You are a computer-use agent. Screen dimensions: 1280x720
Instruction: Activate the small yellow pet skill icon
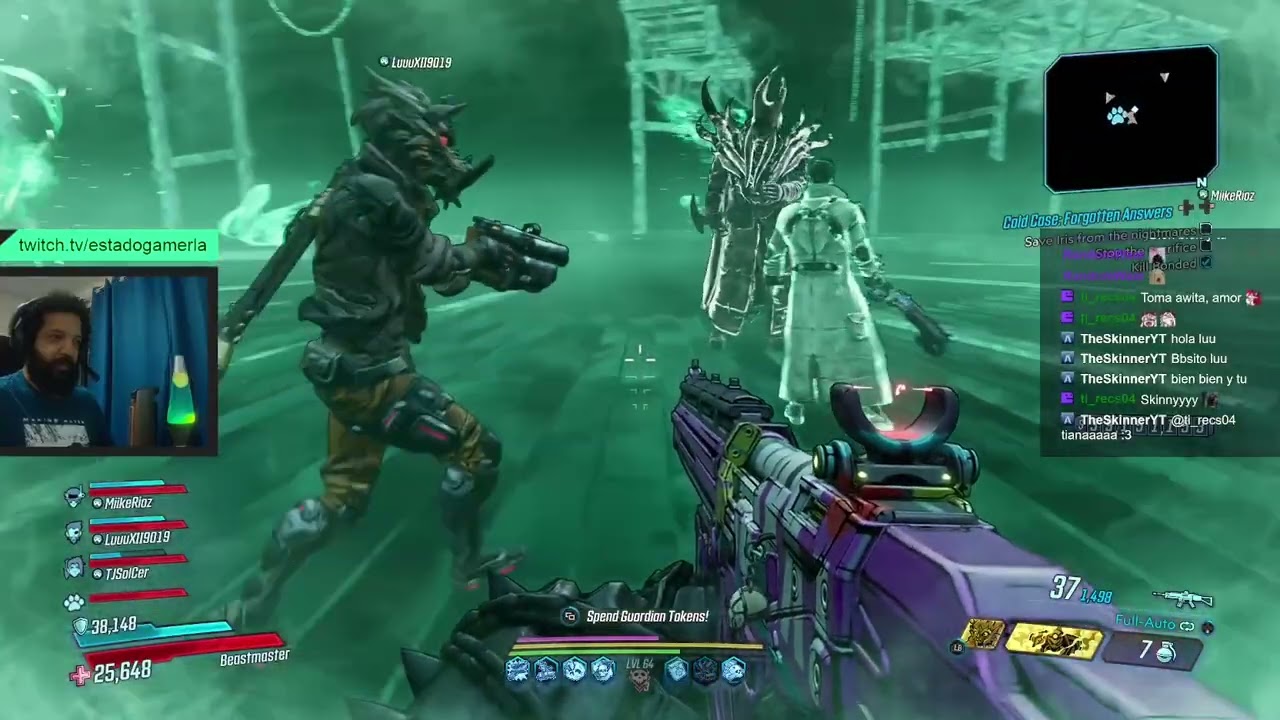click(983, 634)
